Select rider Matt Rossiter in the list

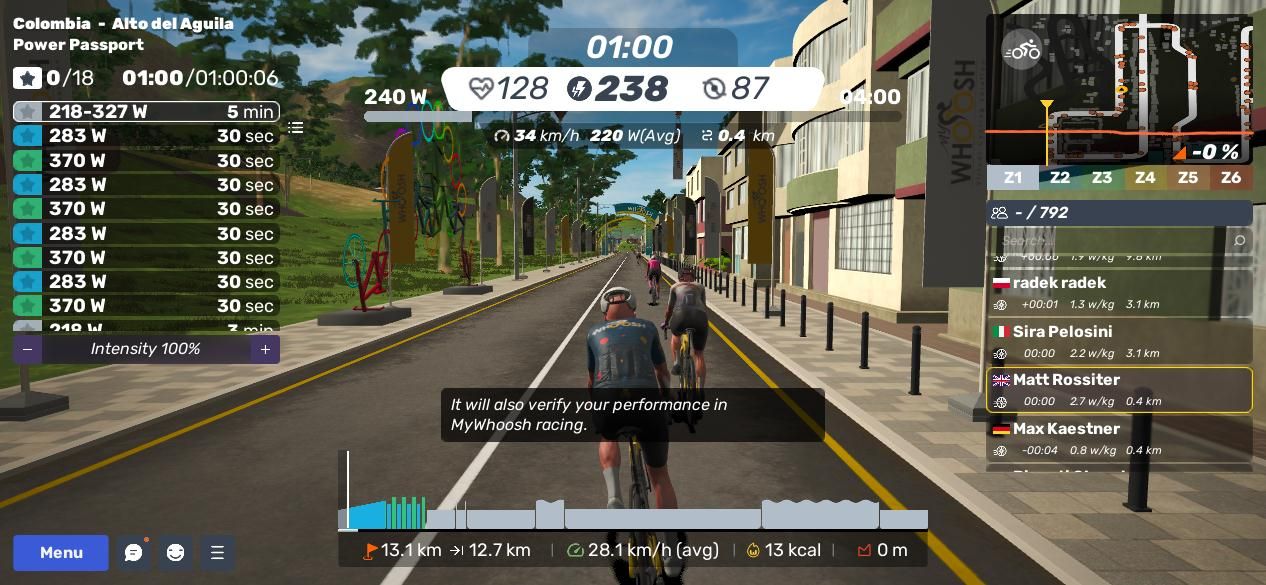point(1119,390)
